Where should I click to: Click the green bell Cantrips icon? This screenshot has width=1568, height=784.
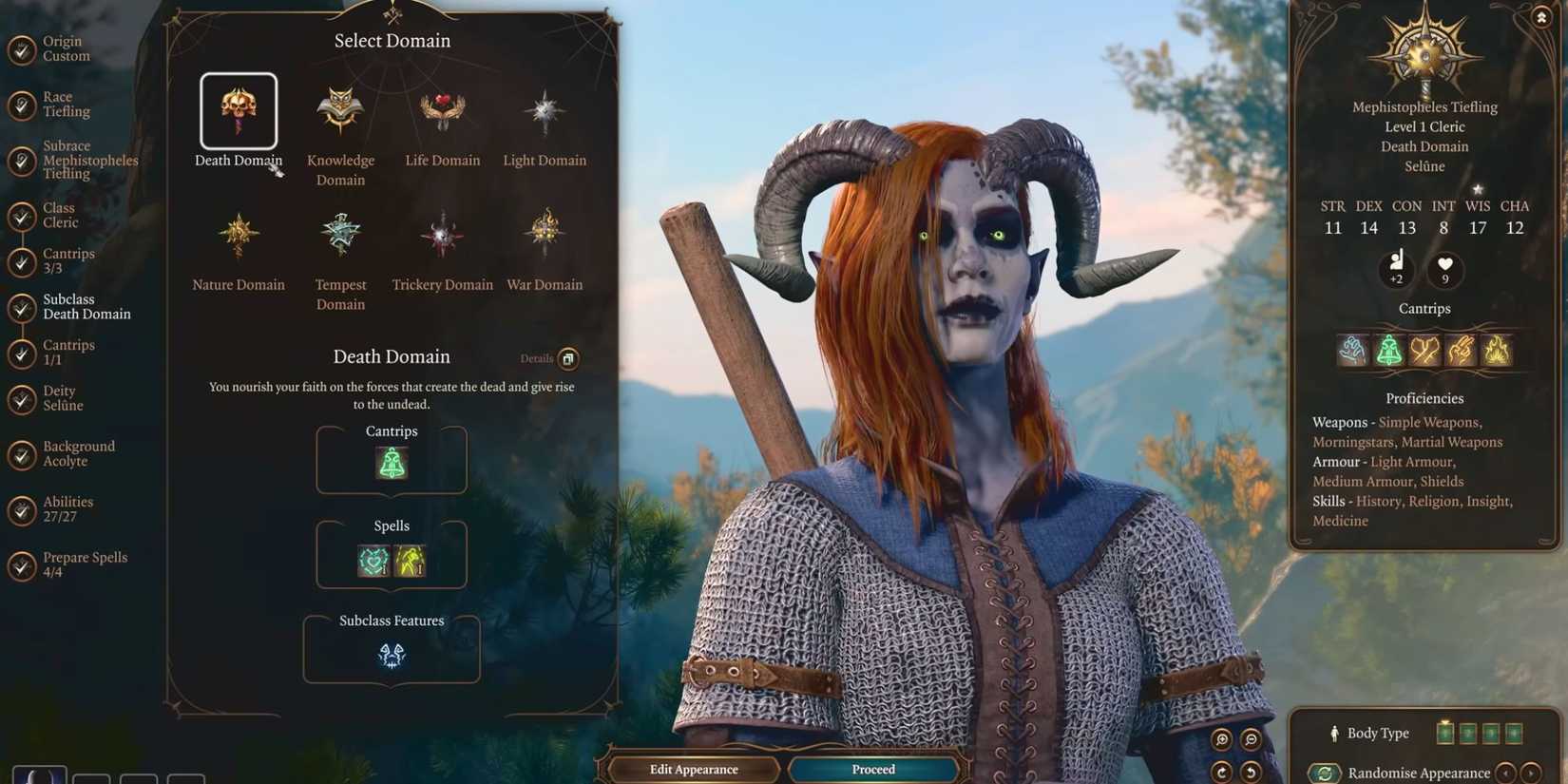pos(391,463)
